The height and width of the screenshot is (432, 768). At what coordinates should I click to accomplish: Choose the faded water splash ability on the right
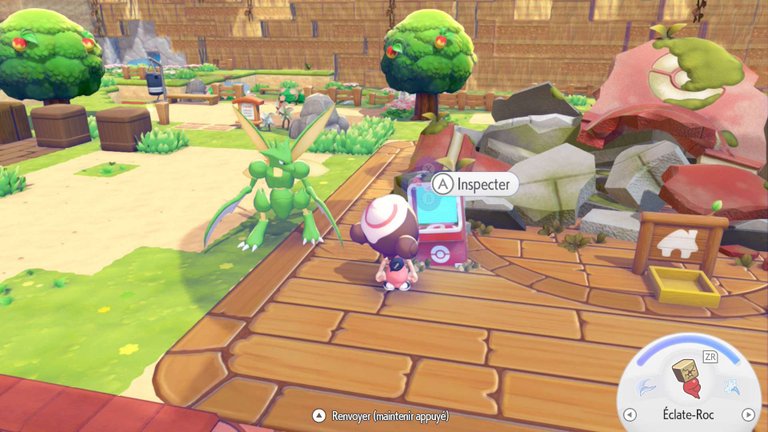pos(731,386)
